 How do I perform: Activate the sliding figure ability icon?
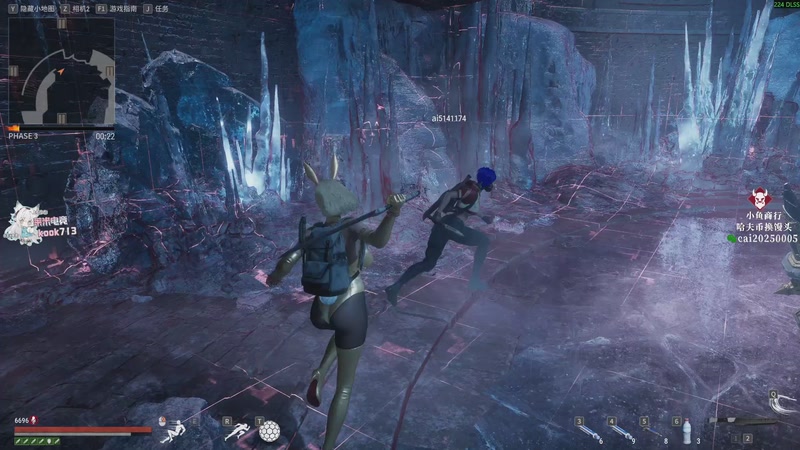point(172,432)
